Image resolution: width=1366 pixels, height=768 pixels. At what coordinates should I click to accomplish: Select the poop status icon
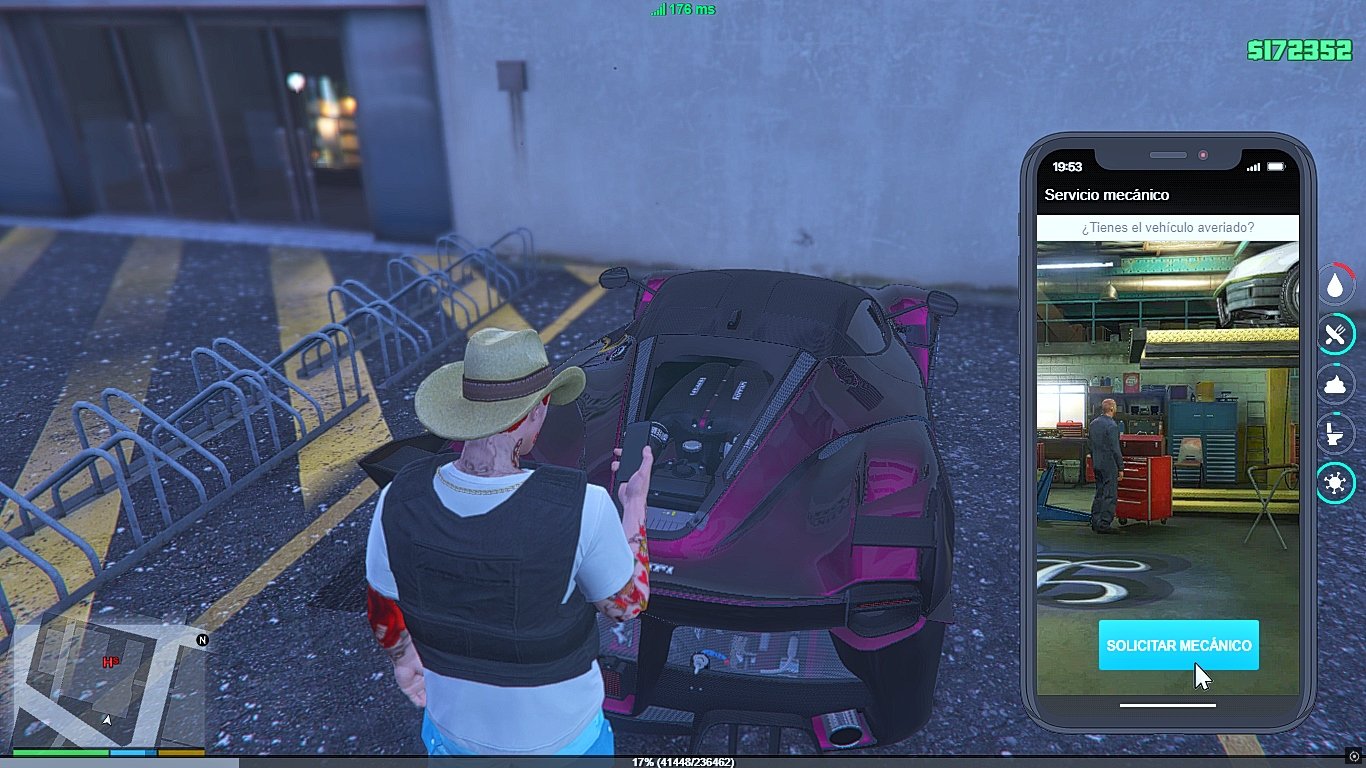(1335, 384)
